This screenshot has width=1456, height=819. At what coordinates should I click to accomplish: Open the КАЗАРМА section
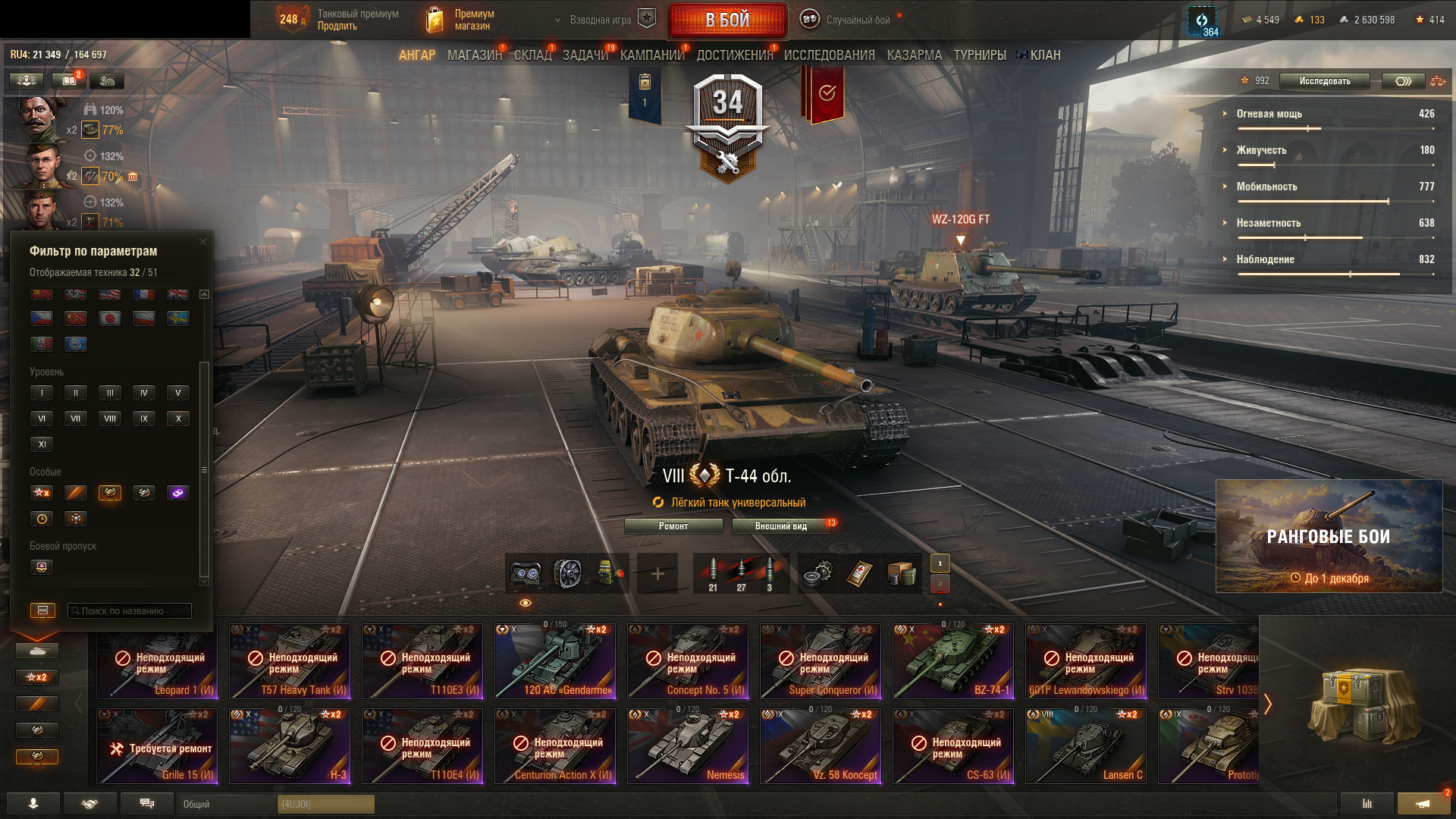pyautogui.click(x=914, y=55)
